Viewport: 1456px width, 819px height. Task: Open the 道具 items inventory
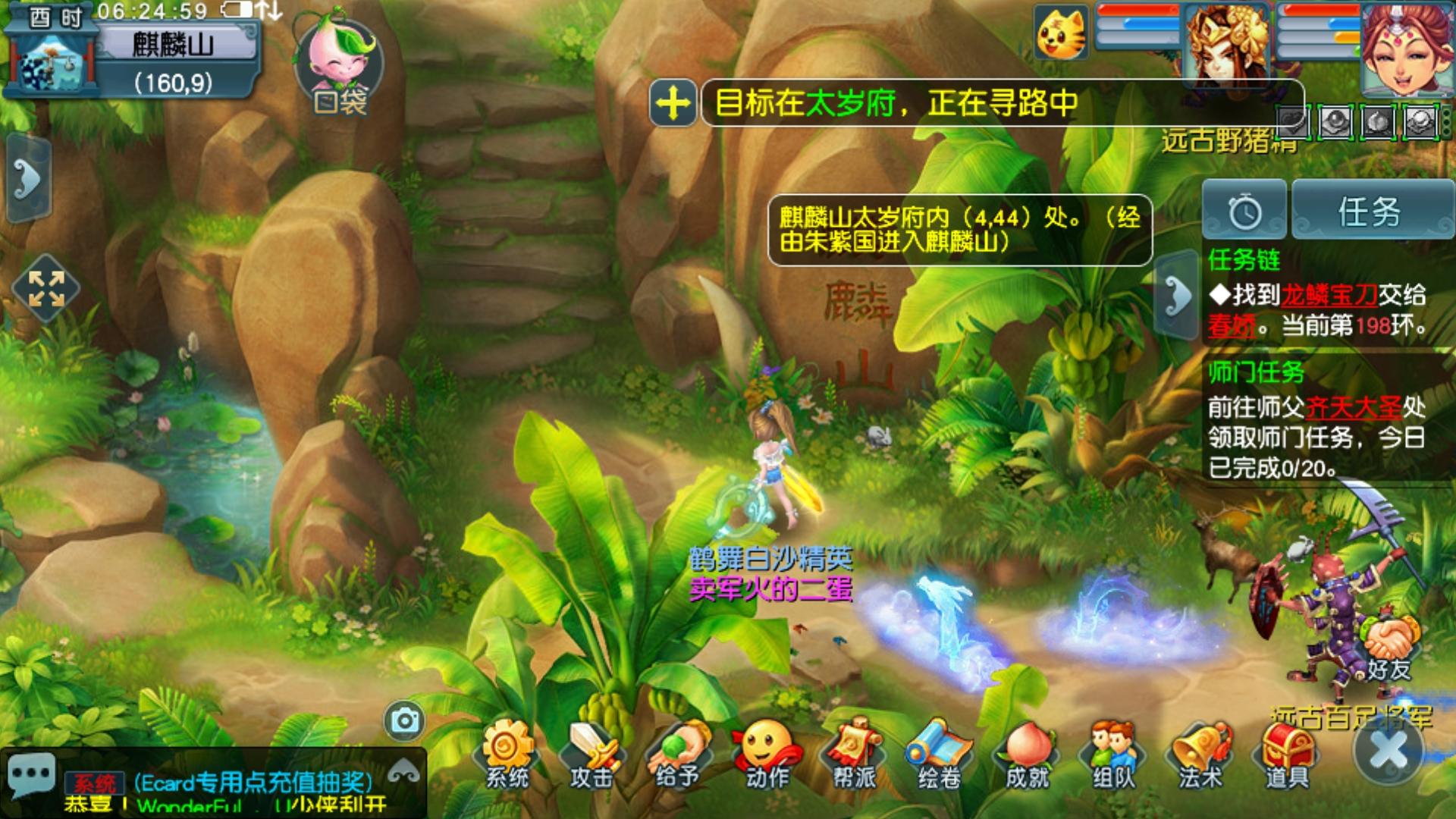tap(1287, 753)
